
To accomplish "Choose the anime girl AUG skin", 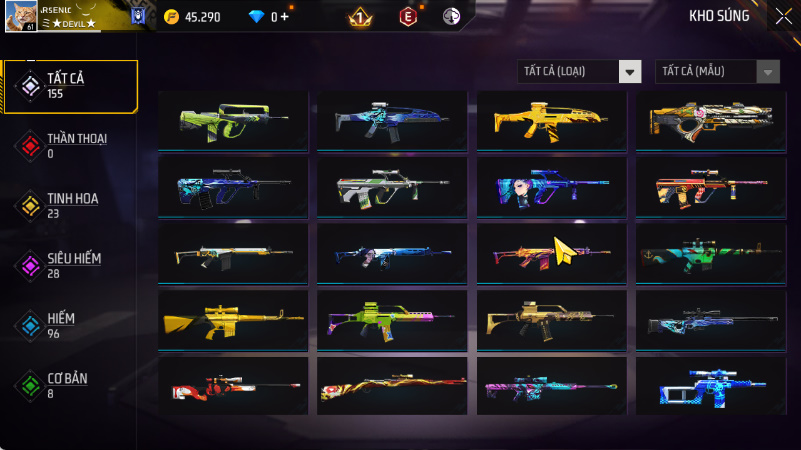I will point(551,187).
